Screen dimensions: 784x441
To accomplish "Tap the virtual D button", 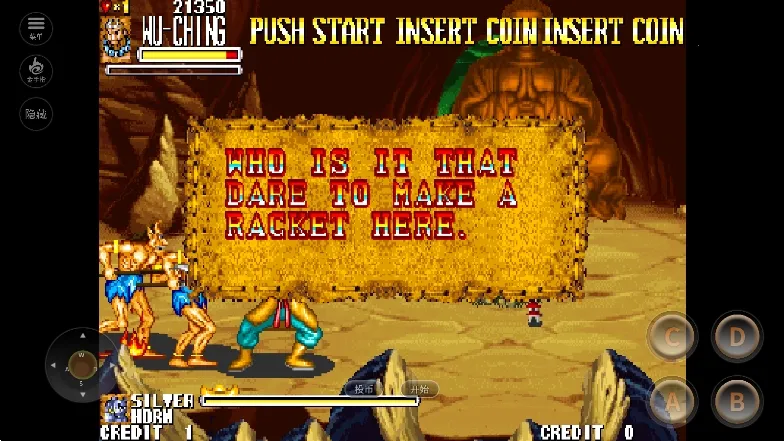I will coord(737,337).
